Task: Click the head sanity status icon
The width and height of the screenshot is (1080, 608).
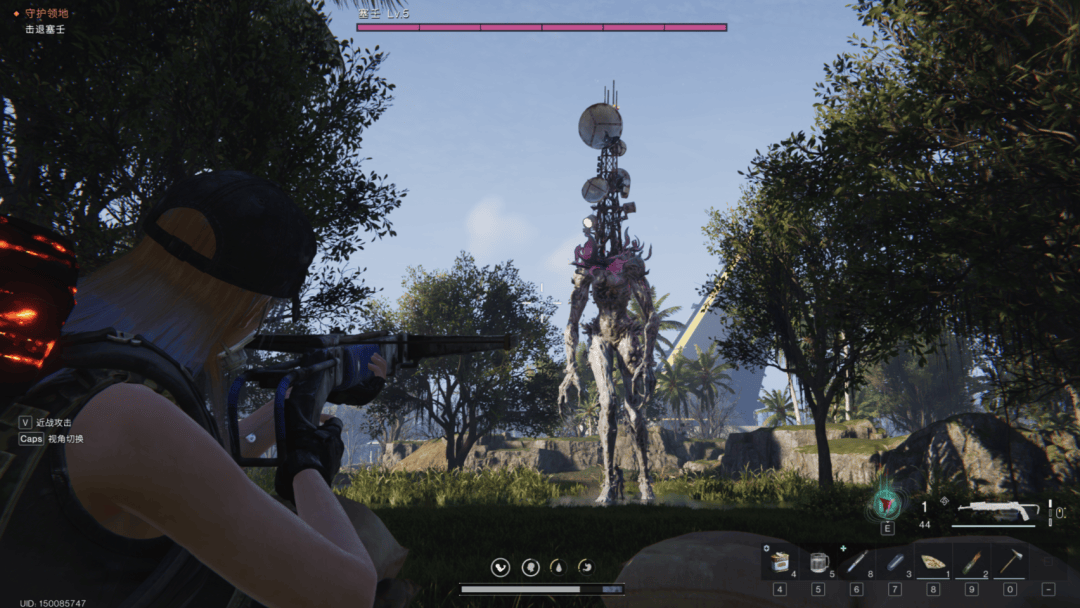Action: click(530, 568)
